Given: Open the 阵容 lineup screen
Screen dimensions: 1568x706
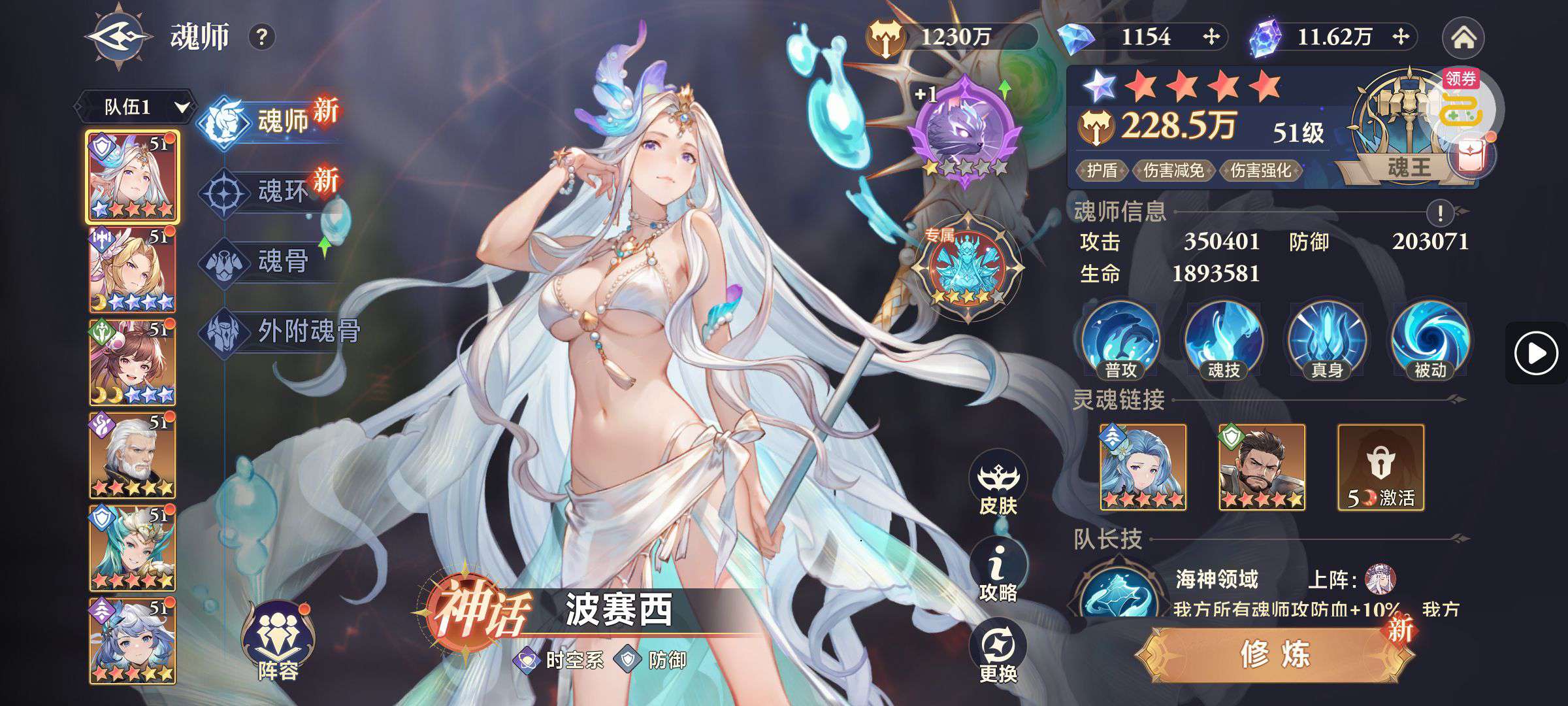Looking at the screenshot, I should click(278, 643).
